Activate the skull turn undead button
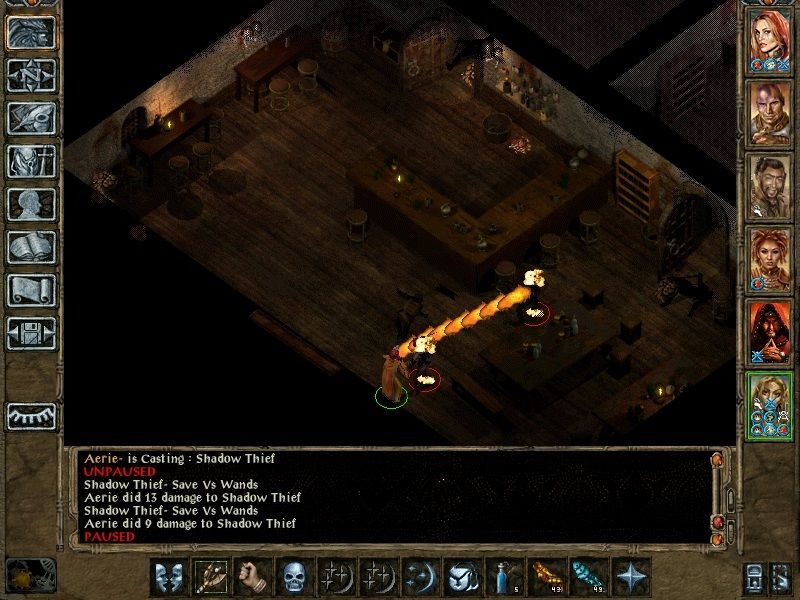The image size is (800, 600). click(292, 578)
